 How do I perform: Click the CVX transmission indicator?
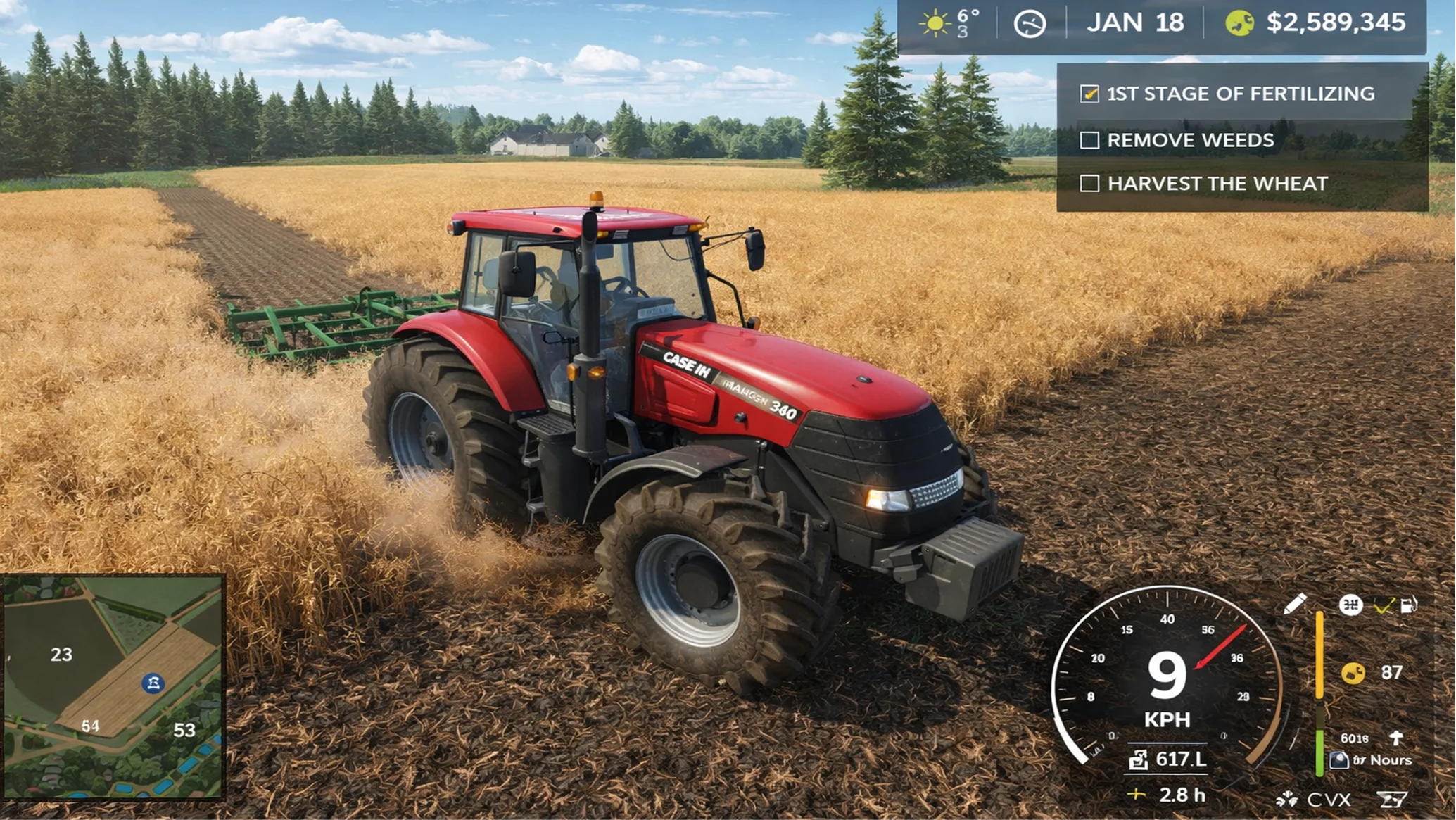tap(1329, 800)
